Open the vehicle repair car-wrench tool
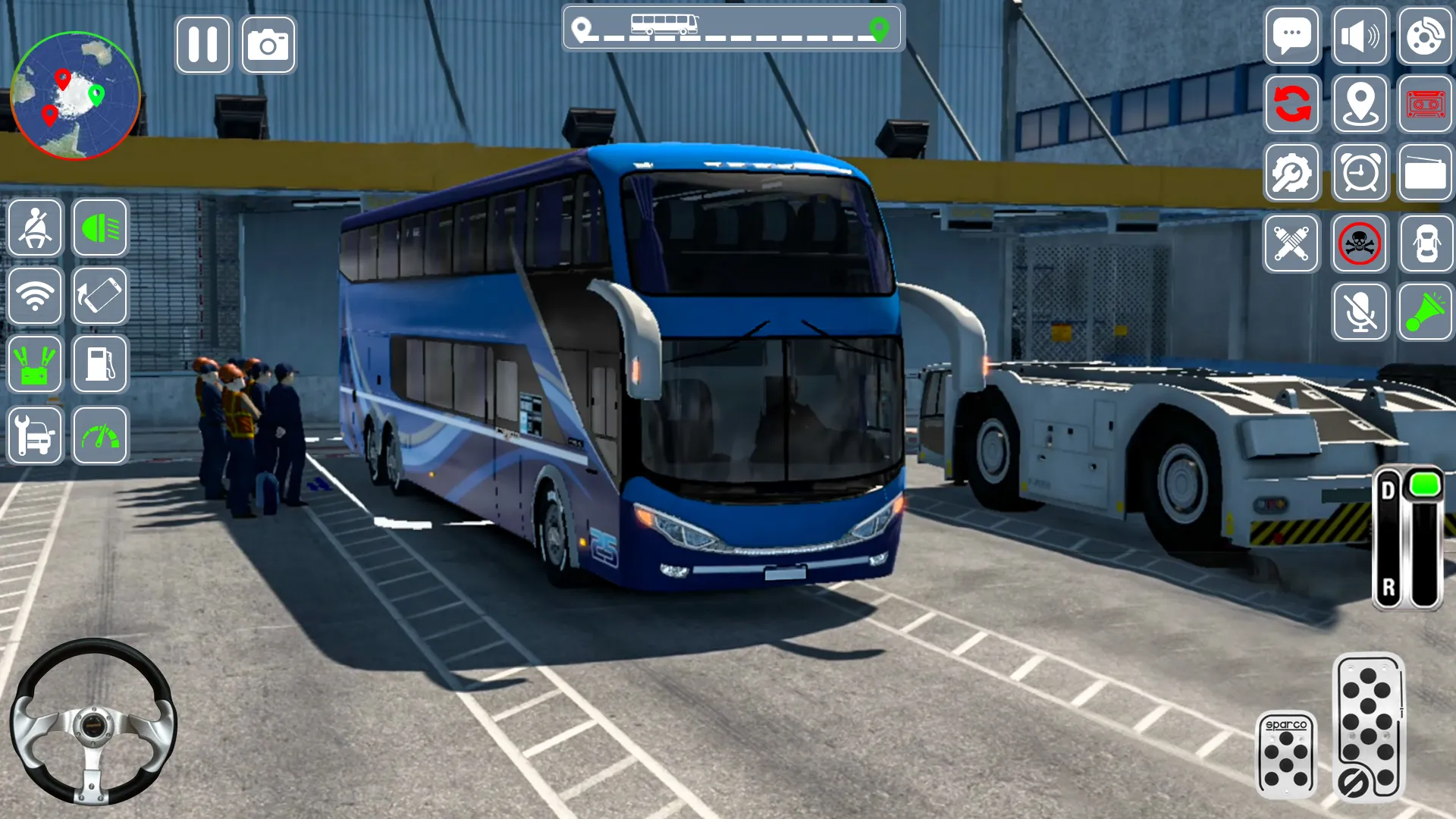This screenshot has width=1456, height=819. point(35,435)
